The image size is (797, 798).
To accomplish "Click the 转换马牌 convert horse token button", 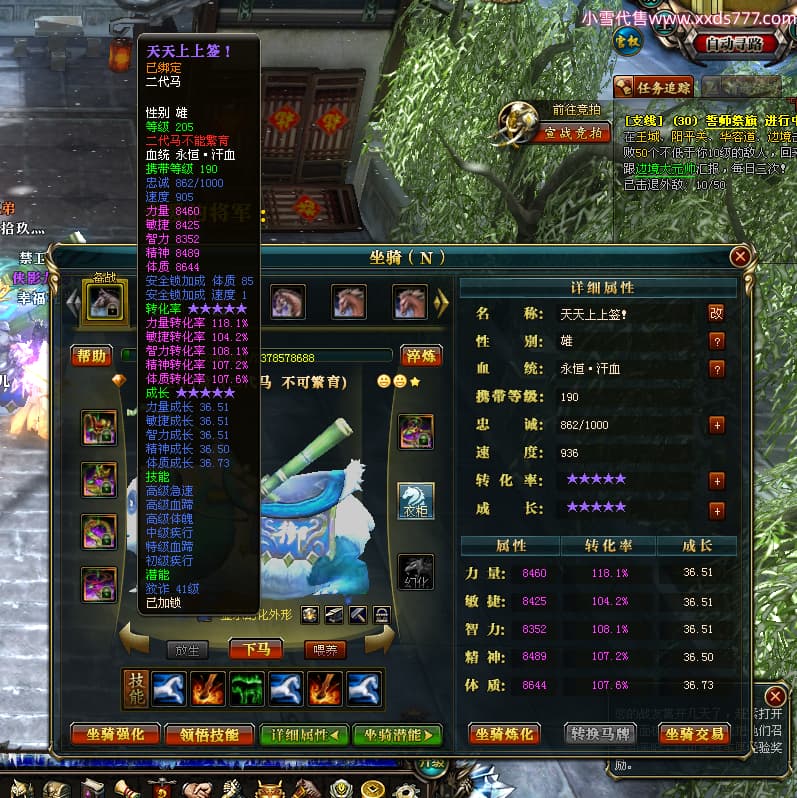I will [x=601, y=734].
